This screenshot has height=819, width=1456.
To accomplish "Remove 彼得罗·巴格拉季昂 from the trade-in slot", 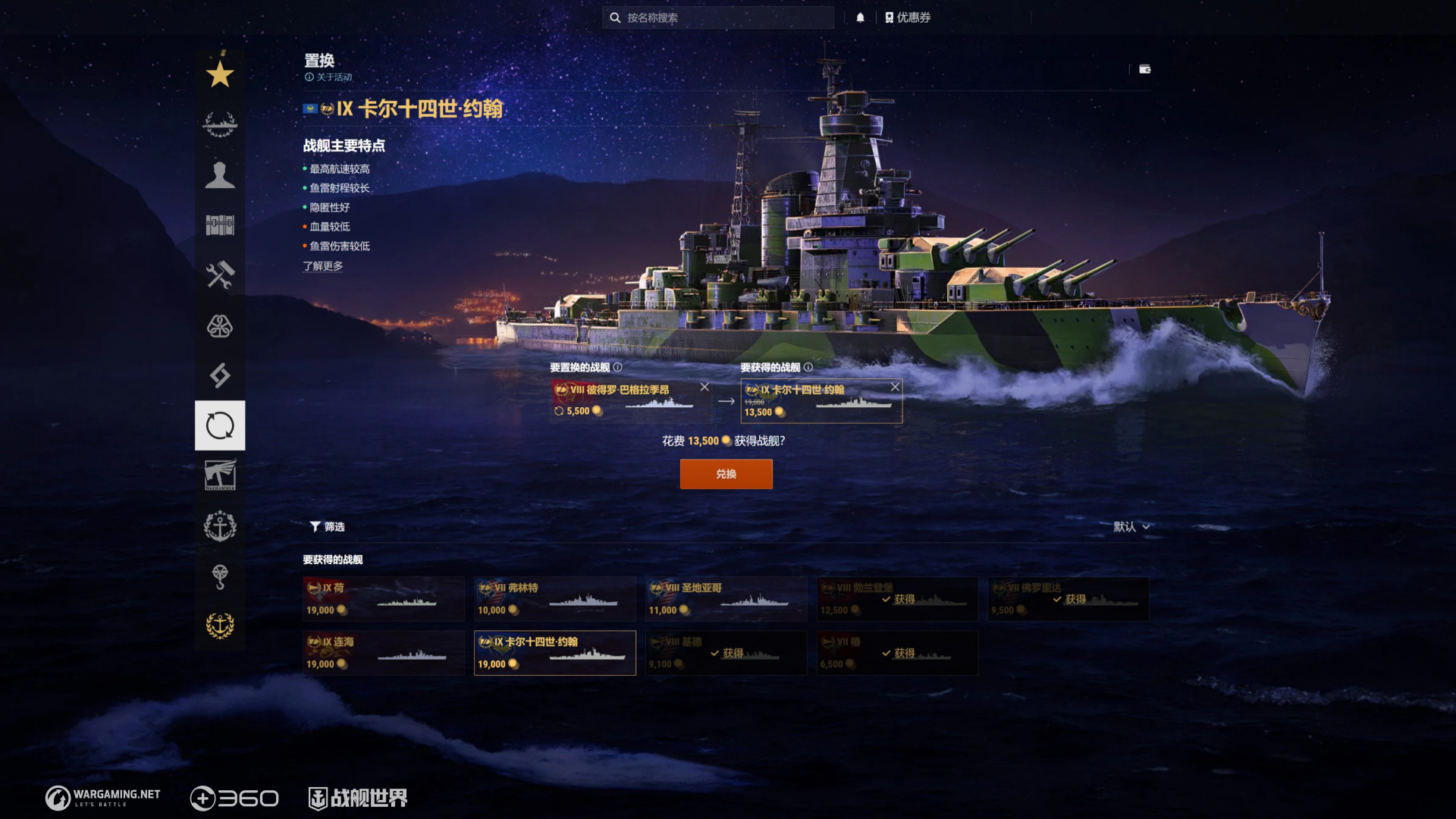I will point(704,387).
